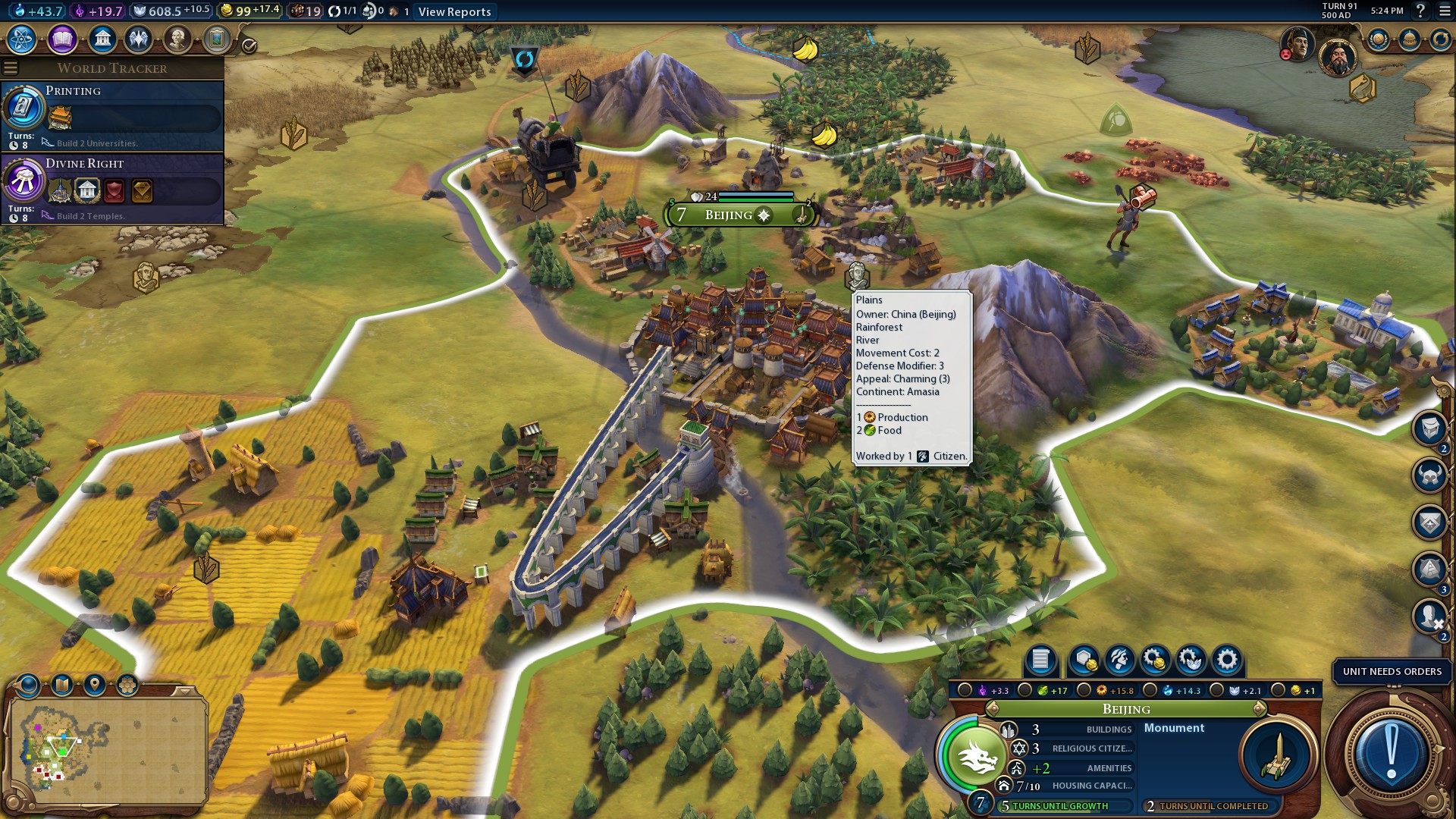The image size is (1456, 819).
Task: Open the Great People screen
Action: tap(177, 39)
